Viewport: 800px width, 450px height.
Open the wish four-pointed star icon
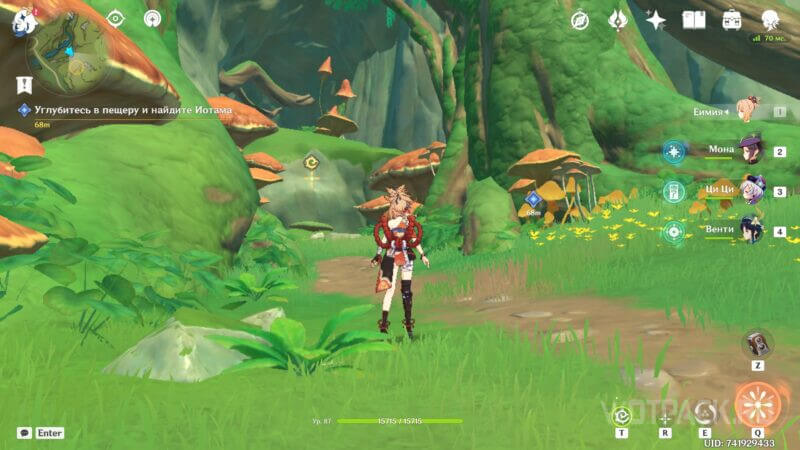(x=656, y=20)
